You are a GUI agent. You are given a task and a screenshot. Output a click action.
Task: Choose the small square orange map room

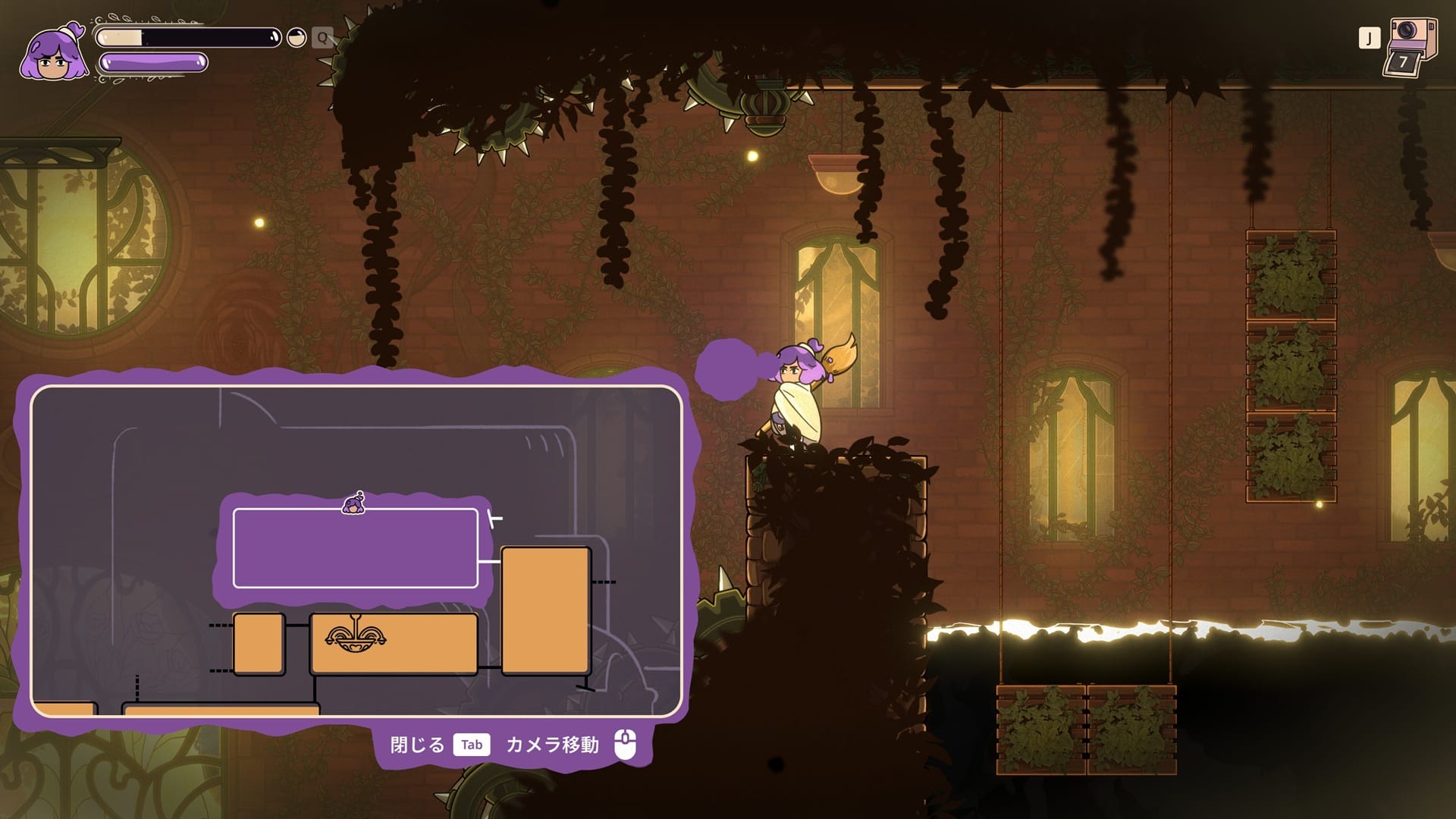click(x=259, y=644)
